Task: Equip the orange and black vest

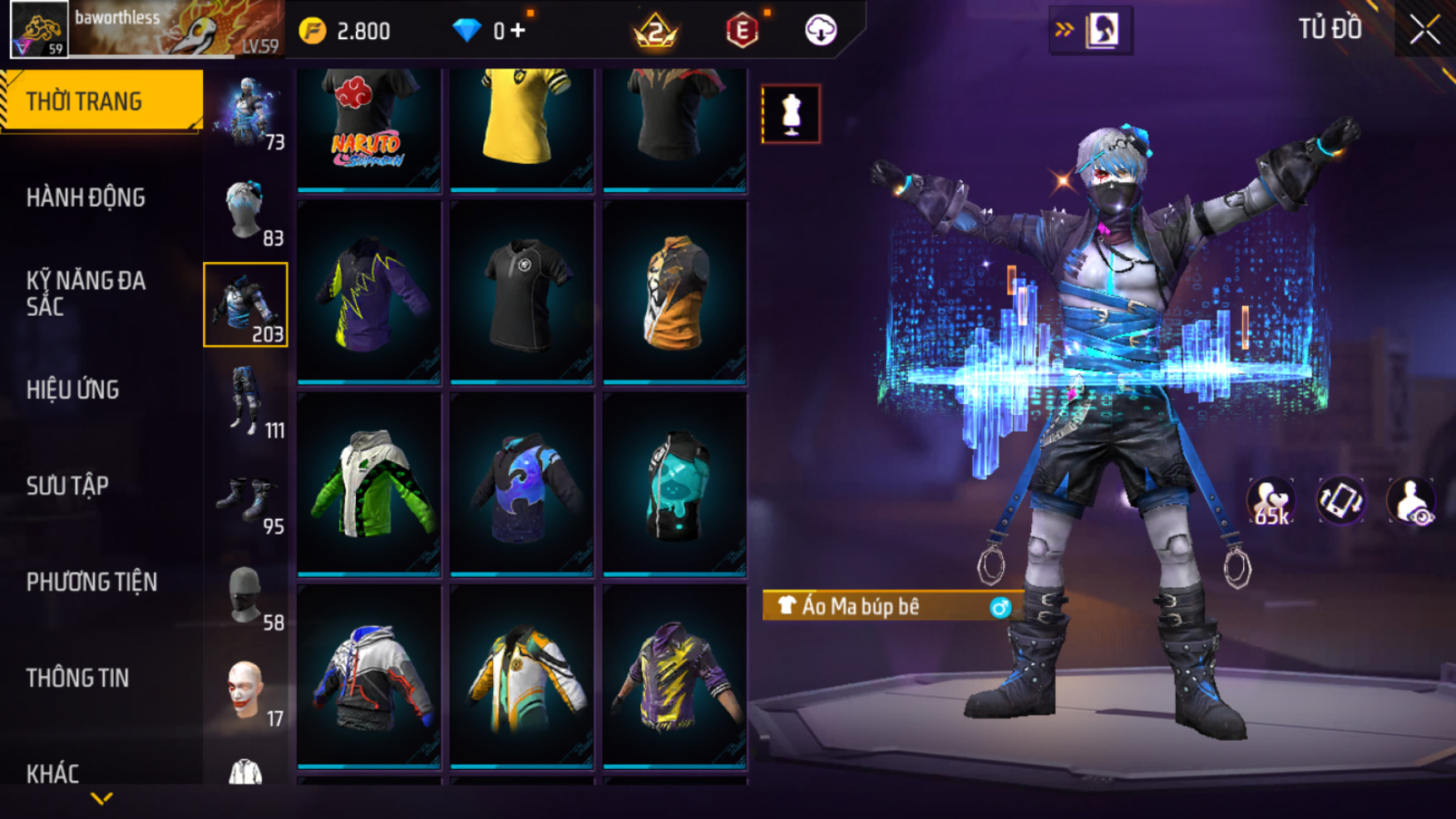Action: (674, 292)
